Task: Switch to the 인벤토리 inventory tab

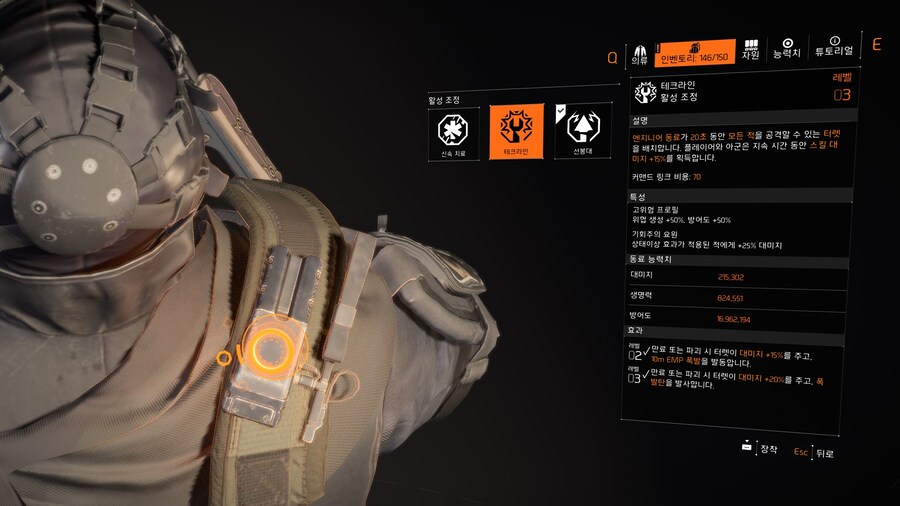Action: 695,53
